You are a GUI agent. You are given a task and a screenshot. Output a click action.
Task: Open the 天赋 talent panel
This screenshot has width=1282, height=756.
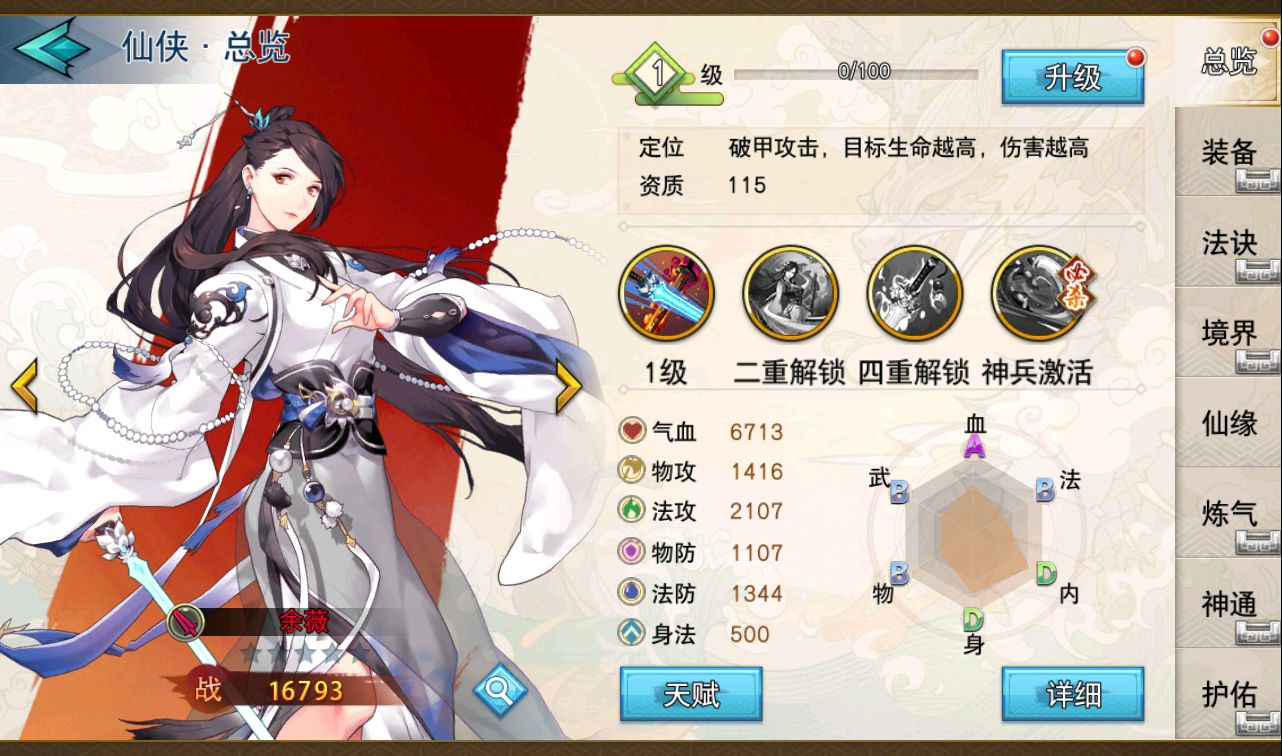[x=691, y=694]
